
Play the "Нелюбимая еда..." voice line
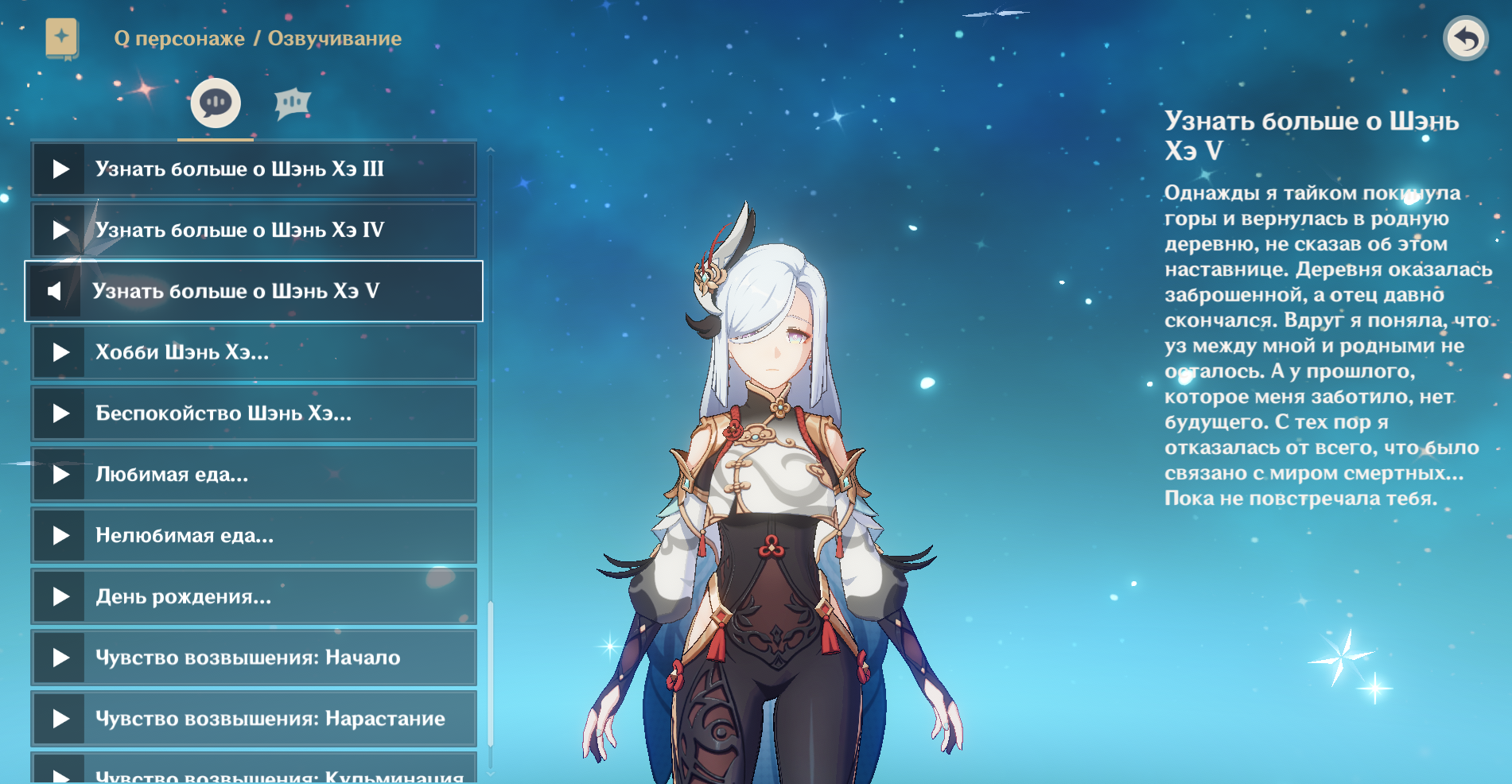(253, 536)
